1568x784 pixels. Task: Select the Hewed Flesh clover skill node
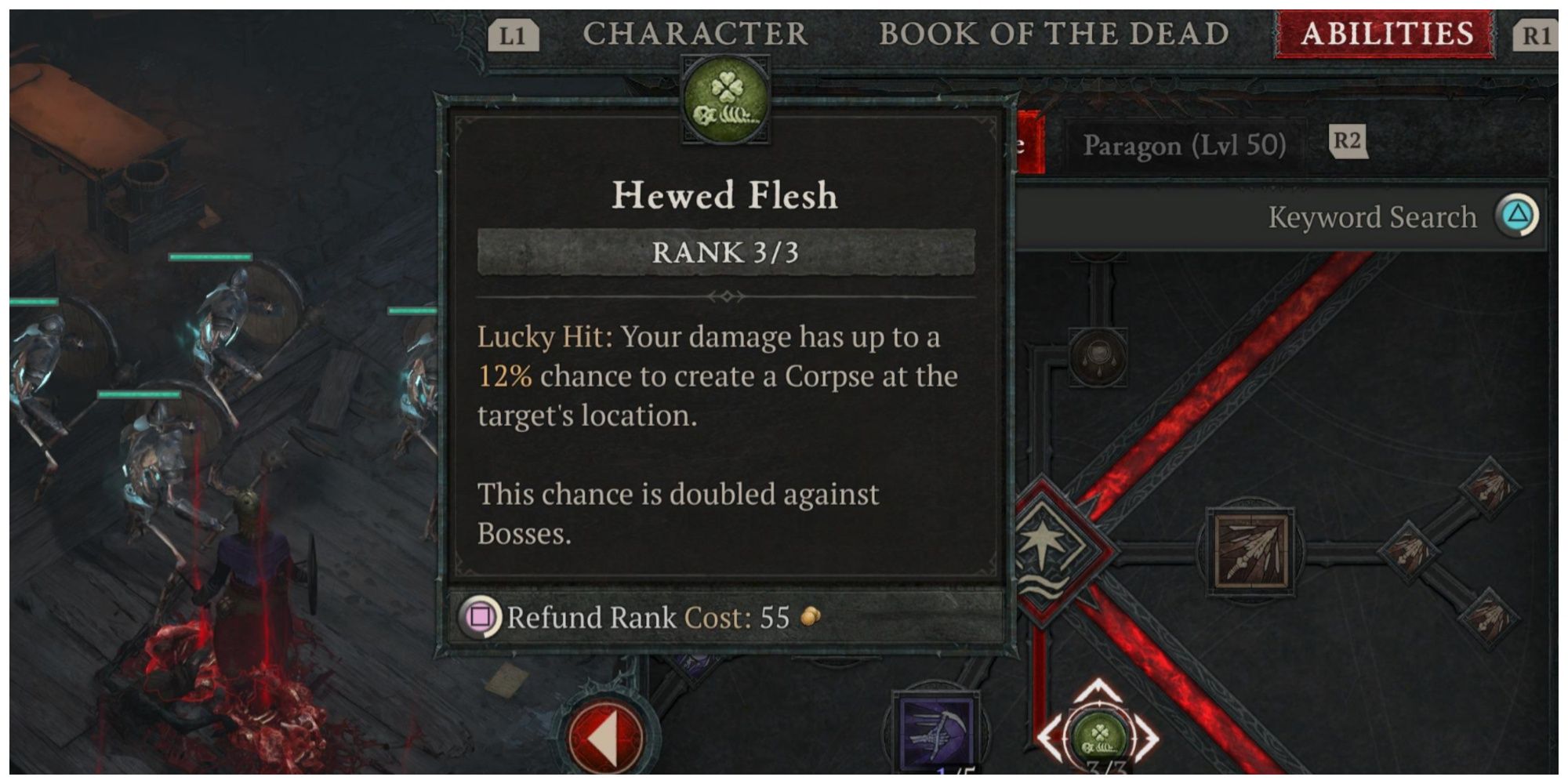(x=1098, y=737)
